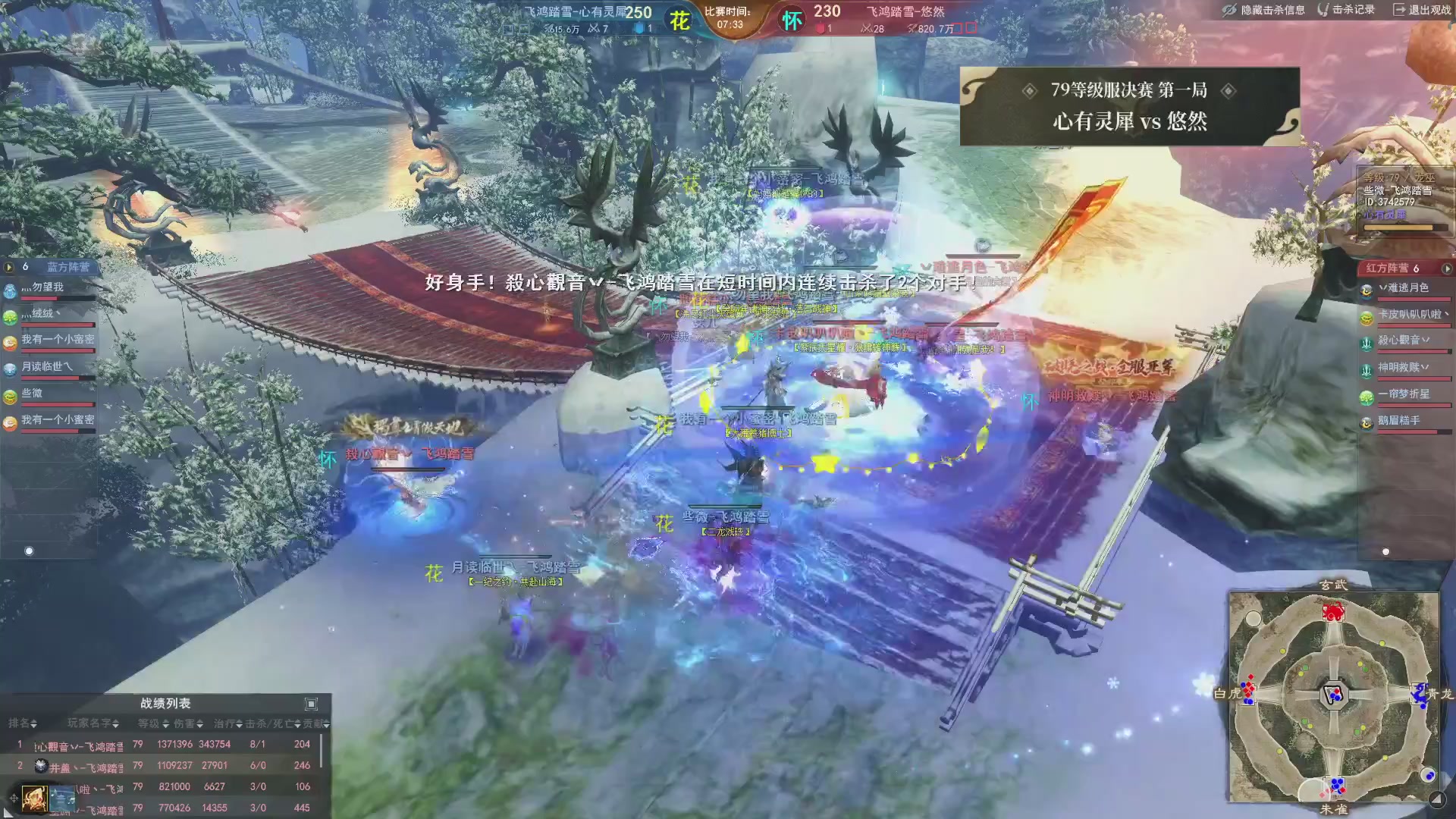This screenshot has width=1456, height=819.
Task: Click 退出观战 to leave spectating
Action: pyautogui.click(x=1428, y=10)
